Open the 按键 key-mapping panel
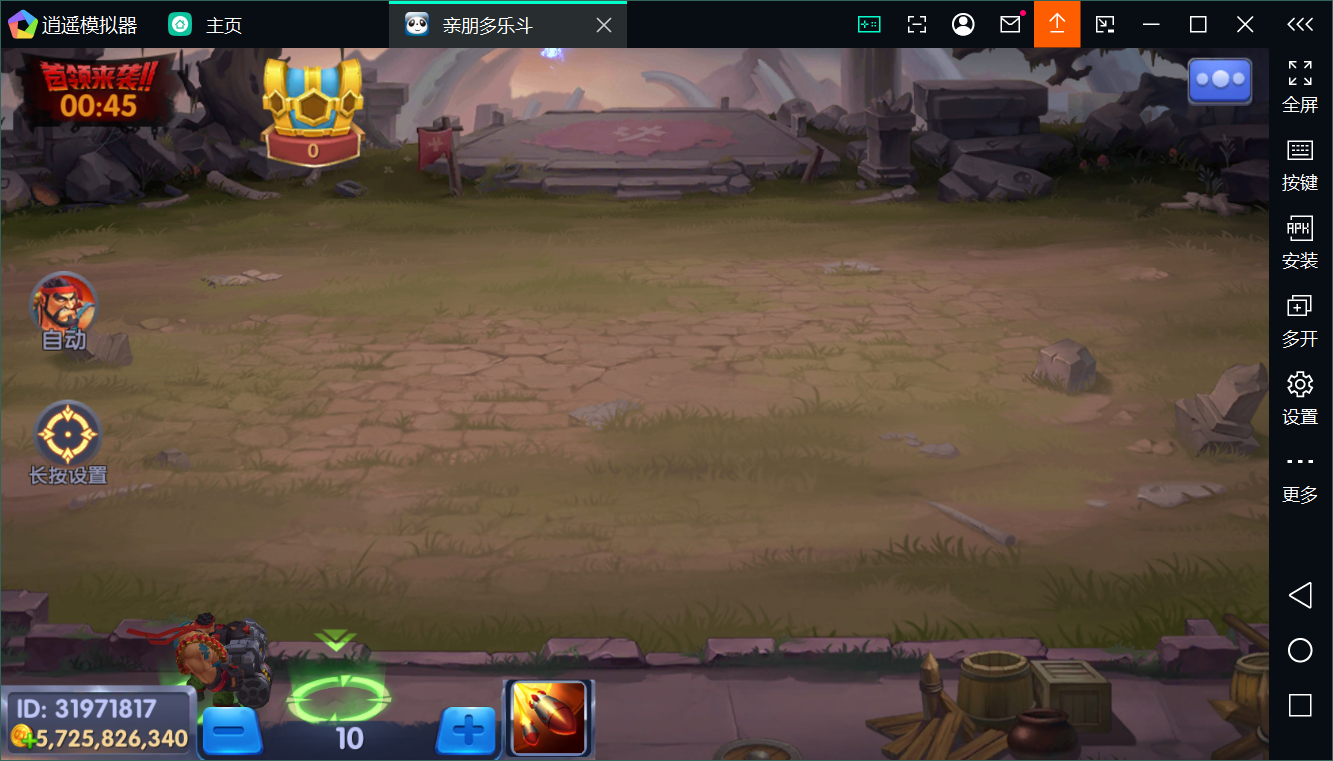This screenshot has width=1333, height=761. tap(1299, 164)
